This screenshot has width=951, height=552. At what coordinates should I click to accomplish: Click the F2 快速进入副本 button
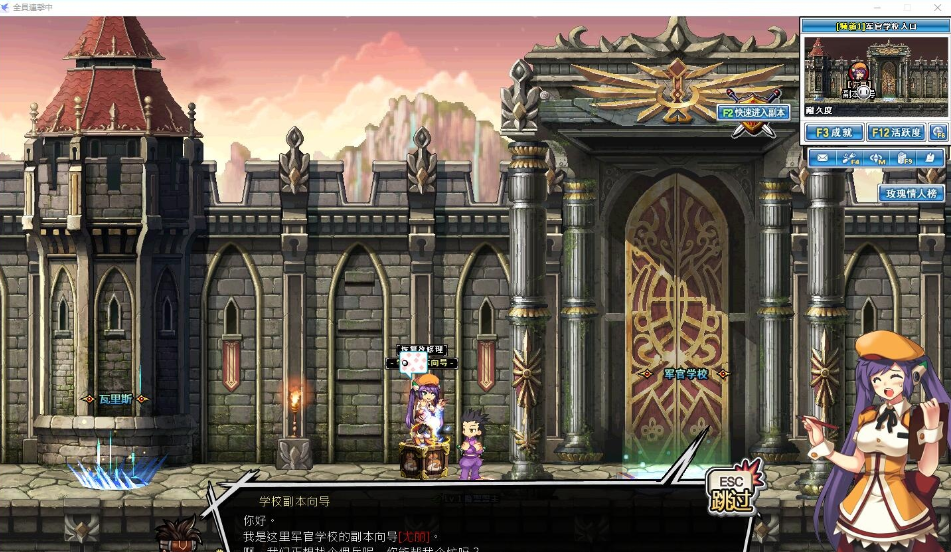pyautogui.click(x=755, y=113)
